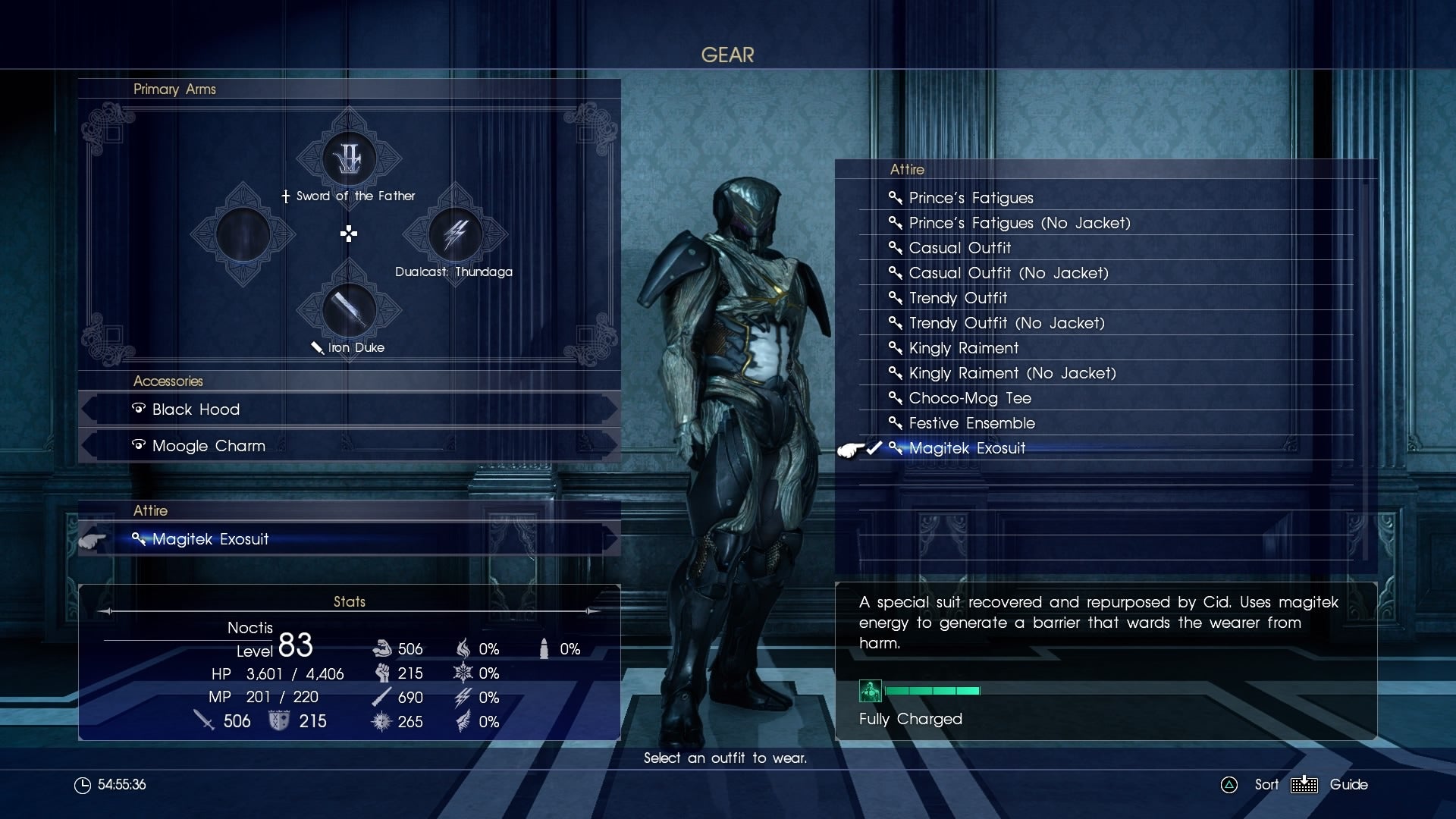
Task: Click the playtime clock icon
Action: [x=82, y=785]
